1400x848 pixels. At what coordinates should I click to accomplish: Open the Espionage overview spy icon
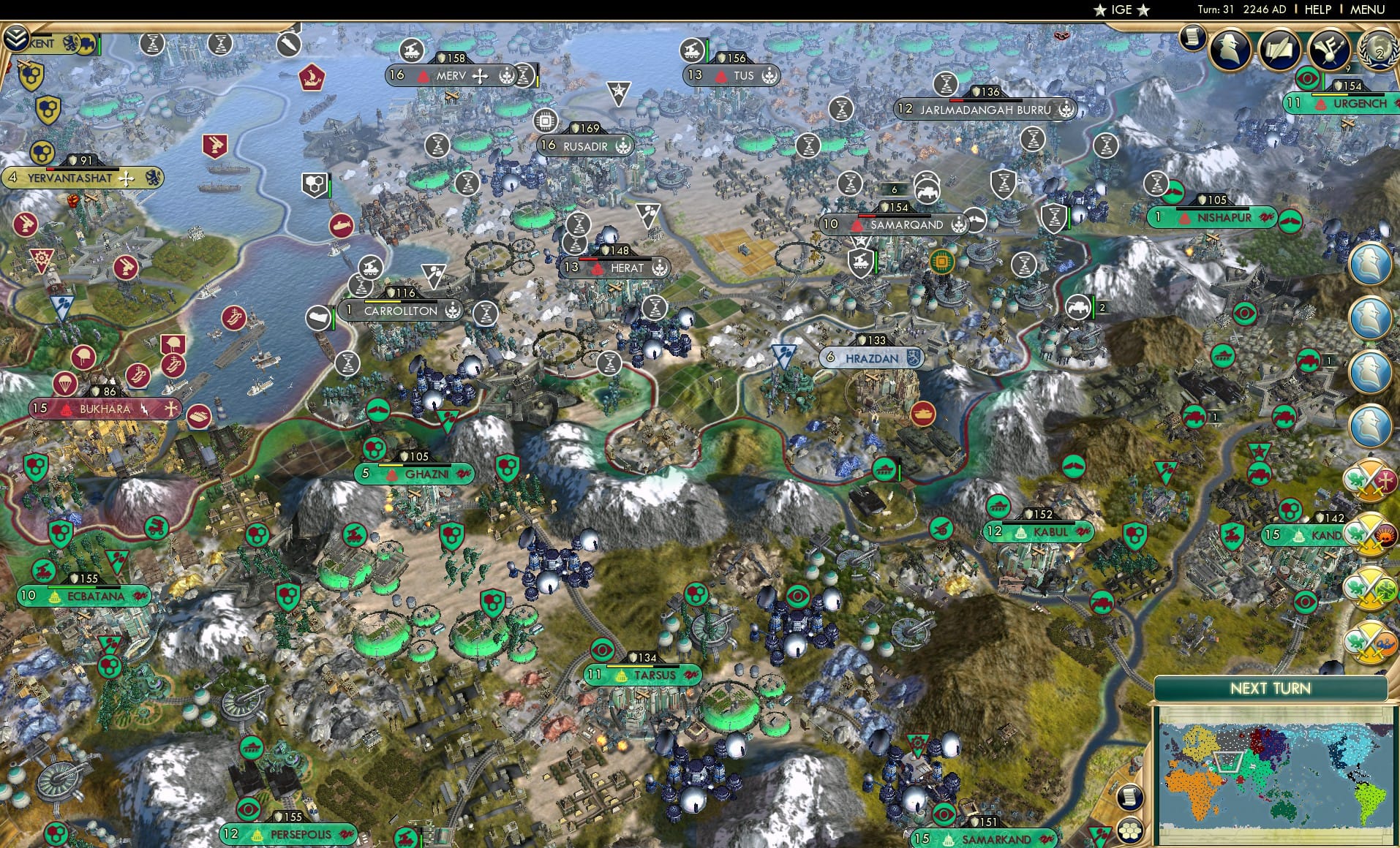pyautogui.click(x=1228, y=48)
